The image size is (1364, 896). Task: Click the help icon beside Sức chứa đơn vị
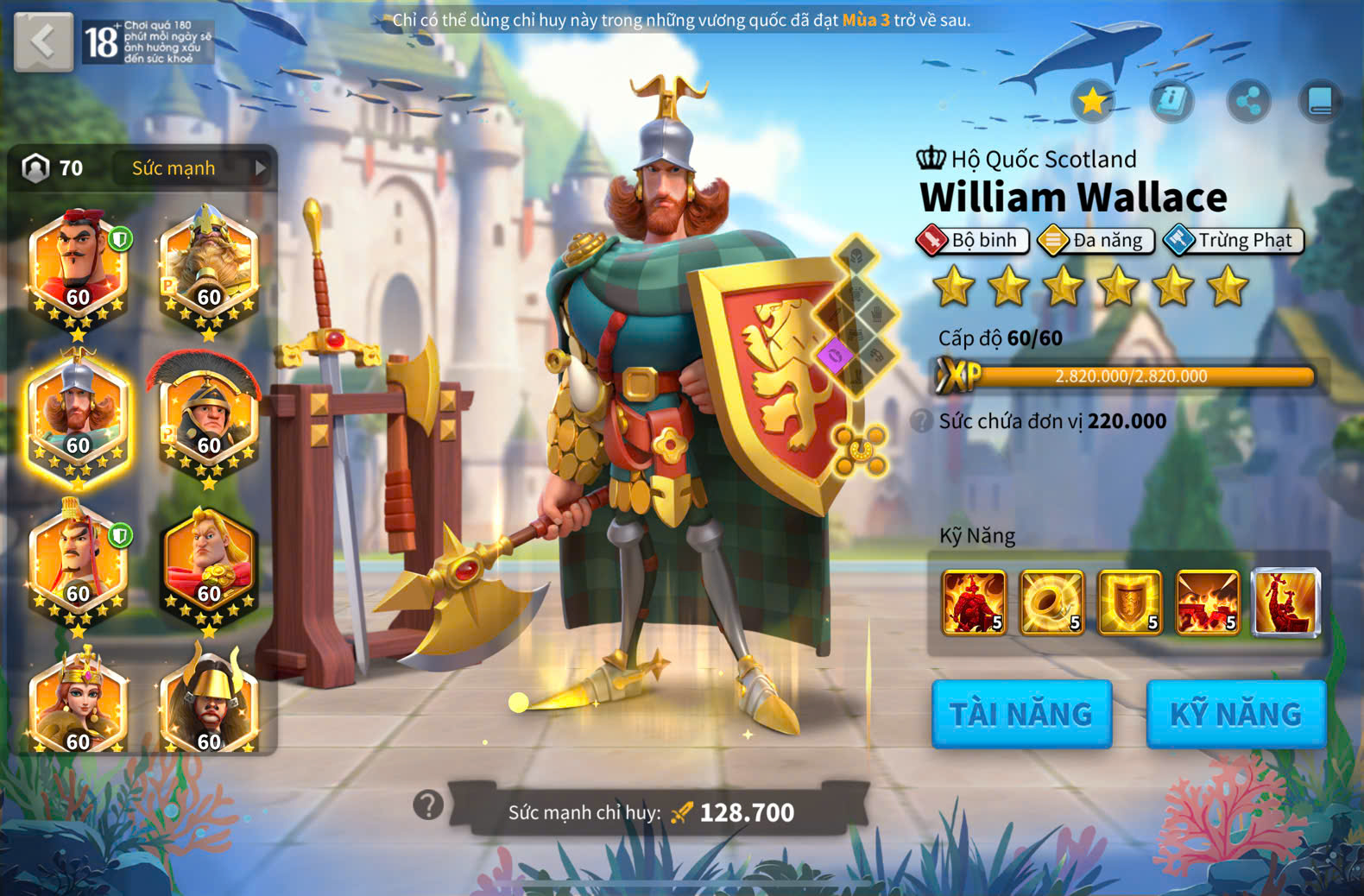pos(922,421)
